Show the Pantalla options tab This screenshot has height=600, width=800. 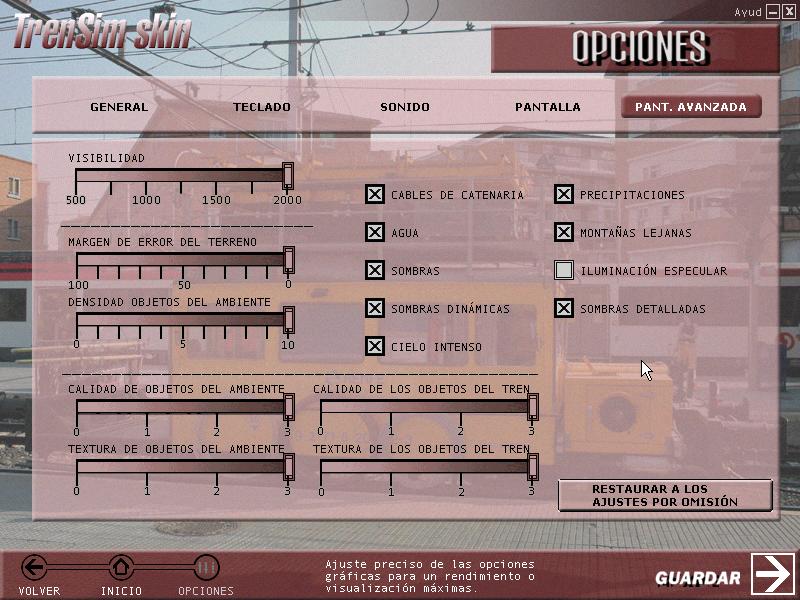[547, 107]
